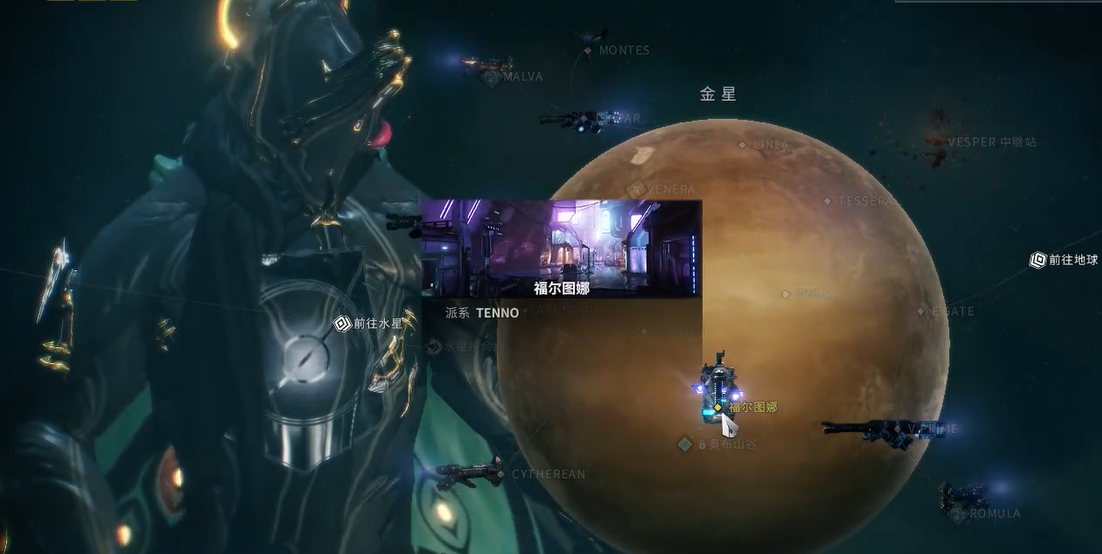The height and width of the screenshot is (554, 1102).
Task: Choose the VENERA mission node
Action: tap(636, 188)
